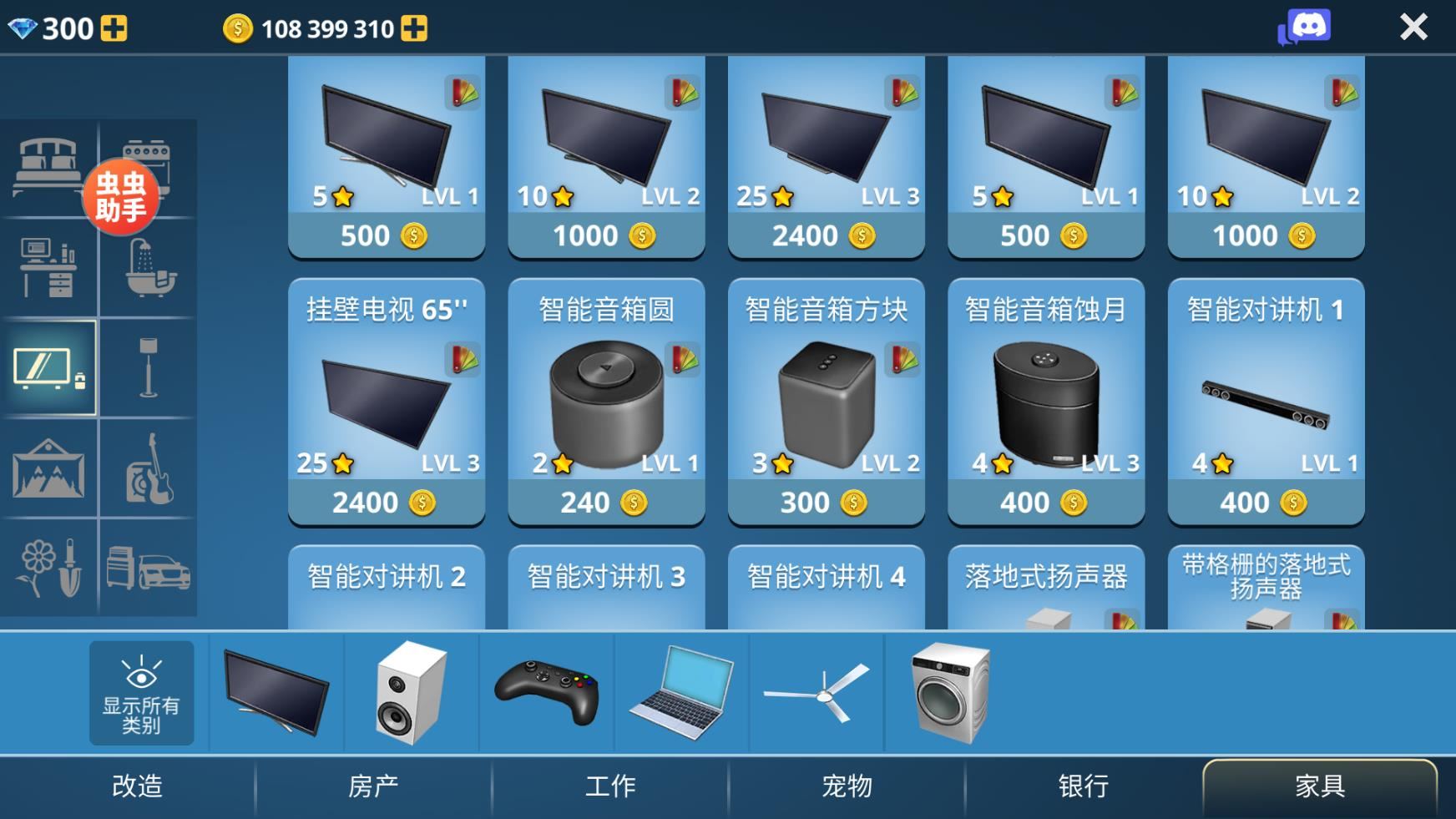Switch to the 改造 tab

139,785
